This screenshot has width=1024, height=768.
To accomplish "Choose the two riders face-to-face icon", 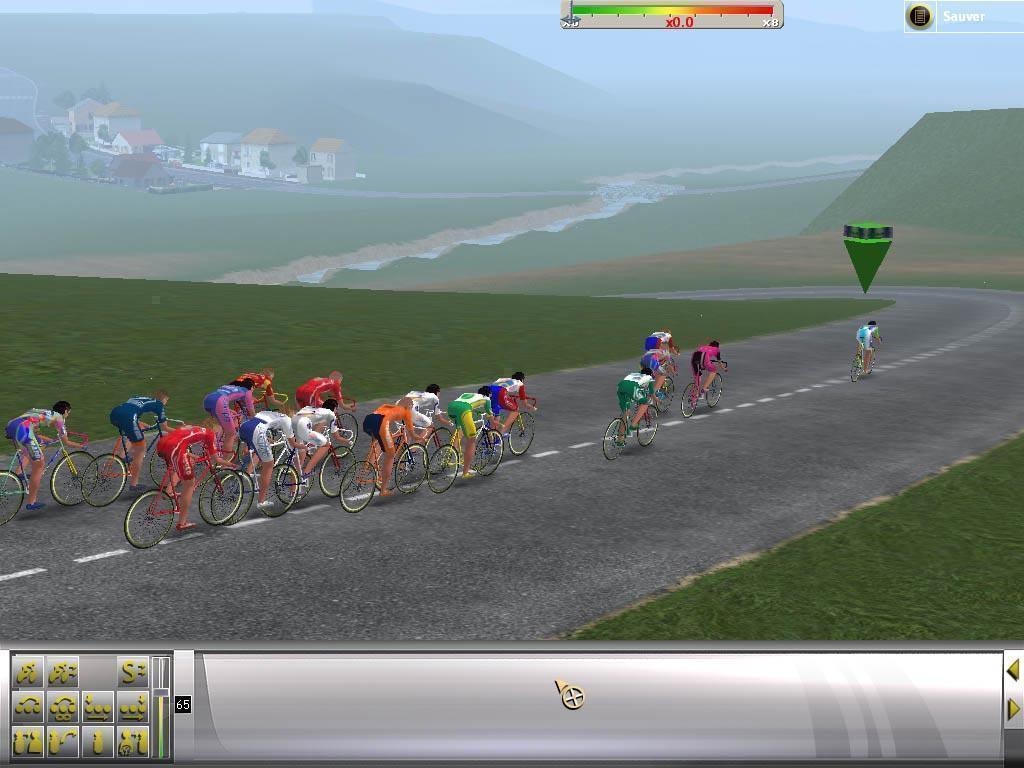I will (29, 741).
